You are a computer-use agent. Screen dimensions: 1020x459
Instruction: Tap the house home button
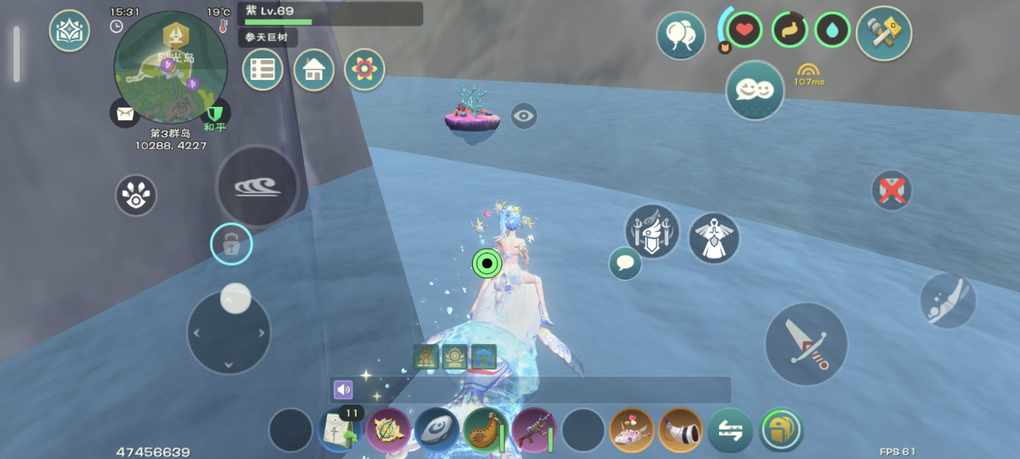click(314, 70)
